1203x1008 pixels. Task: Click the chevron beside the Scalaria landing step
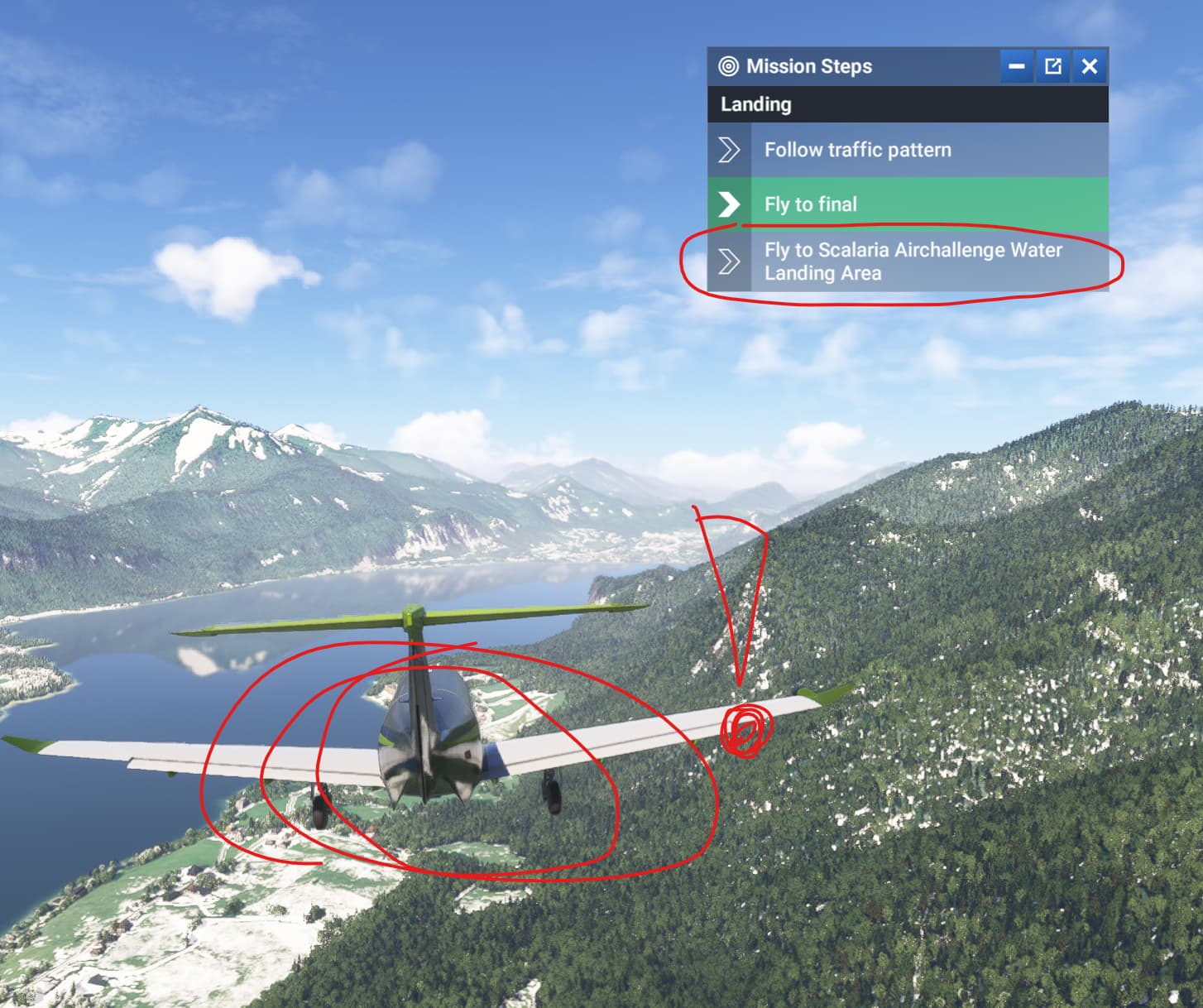click(729, 262)
